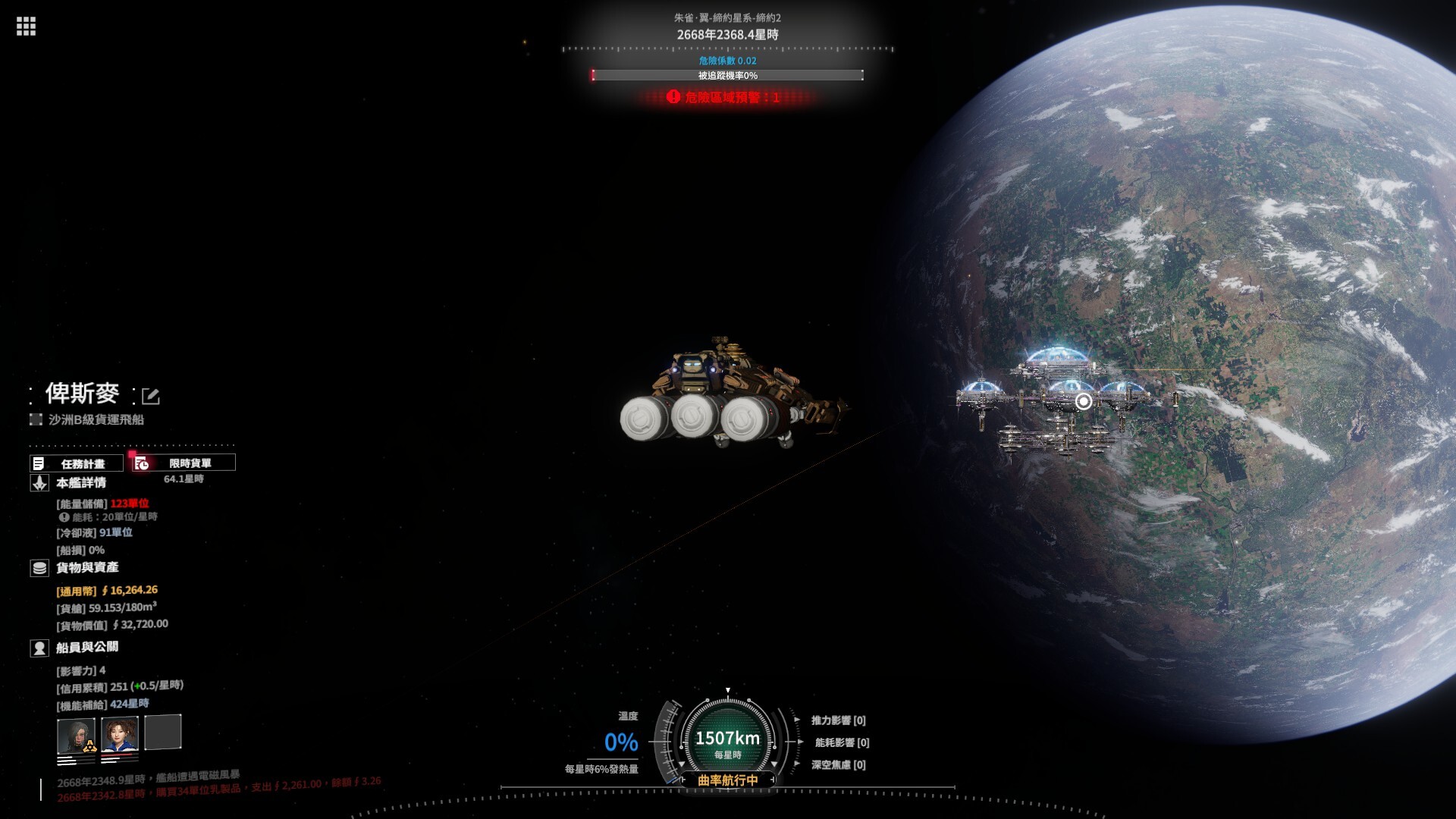The image size is (1456, 819).
Task: Expand 貨物與資產 cargo and assets section
Action: 86,568
